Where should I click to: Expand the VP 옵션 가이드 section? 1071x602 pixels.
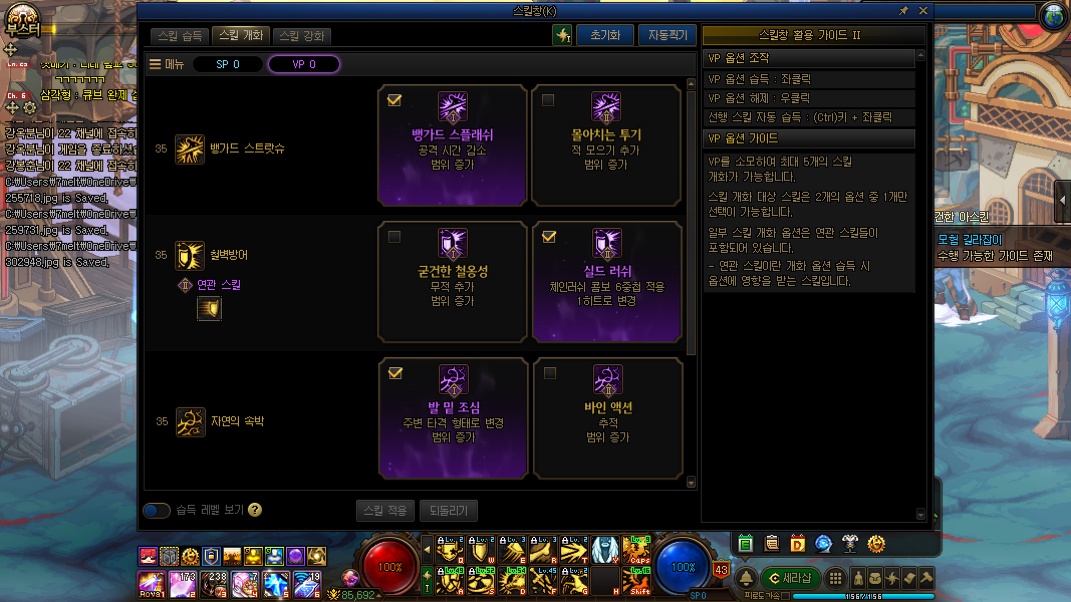[808, 138]
